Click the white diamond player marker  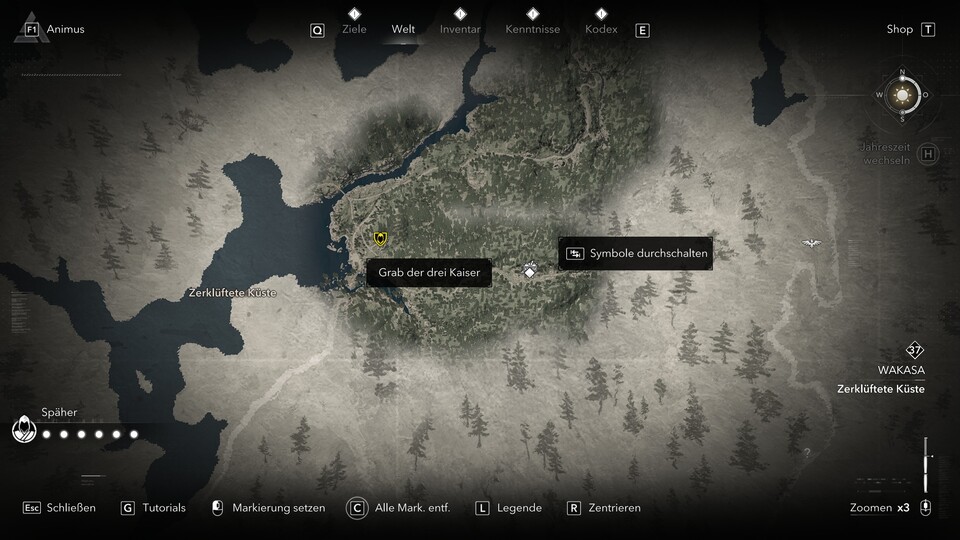tap(530, 270)
